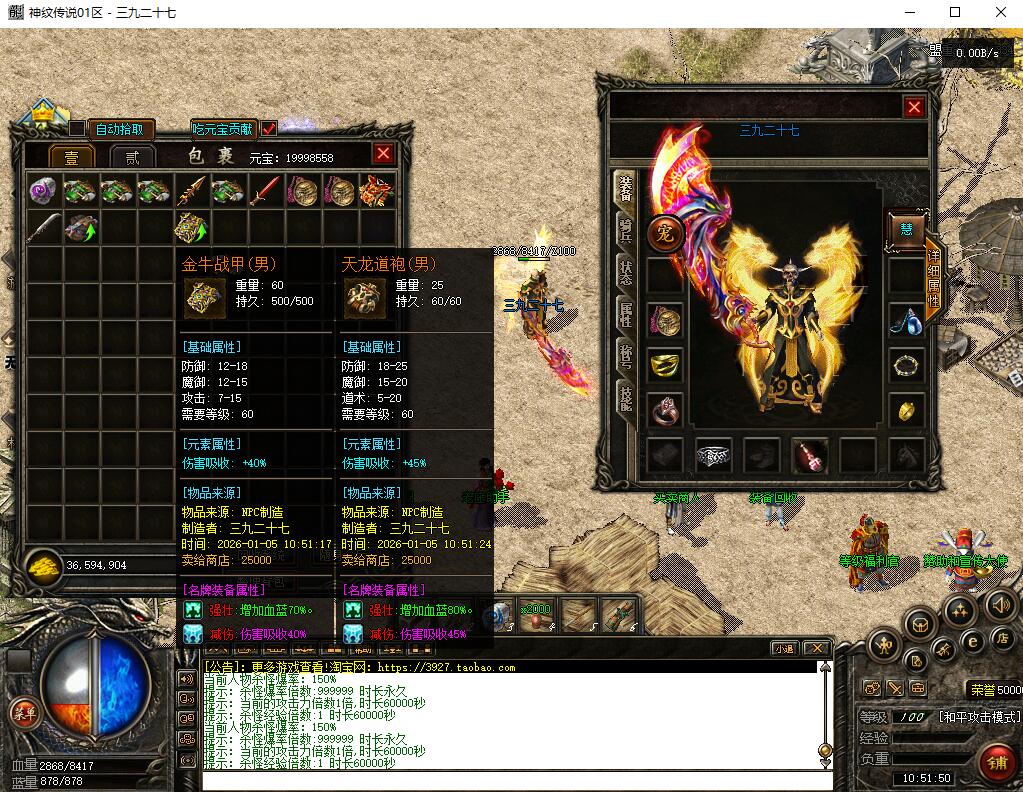Viewport: 1023px width, 792px height.
Task: Open the round 菜单 menu button
Action: (23, 712)
